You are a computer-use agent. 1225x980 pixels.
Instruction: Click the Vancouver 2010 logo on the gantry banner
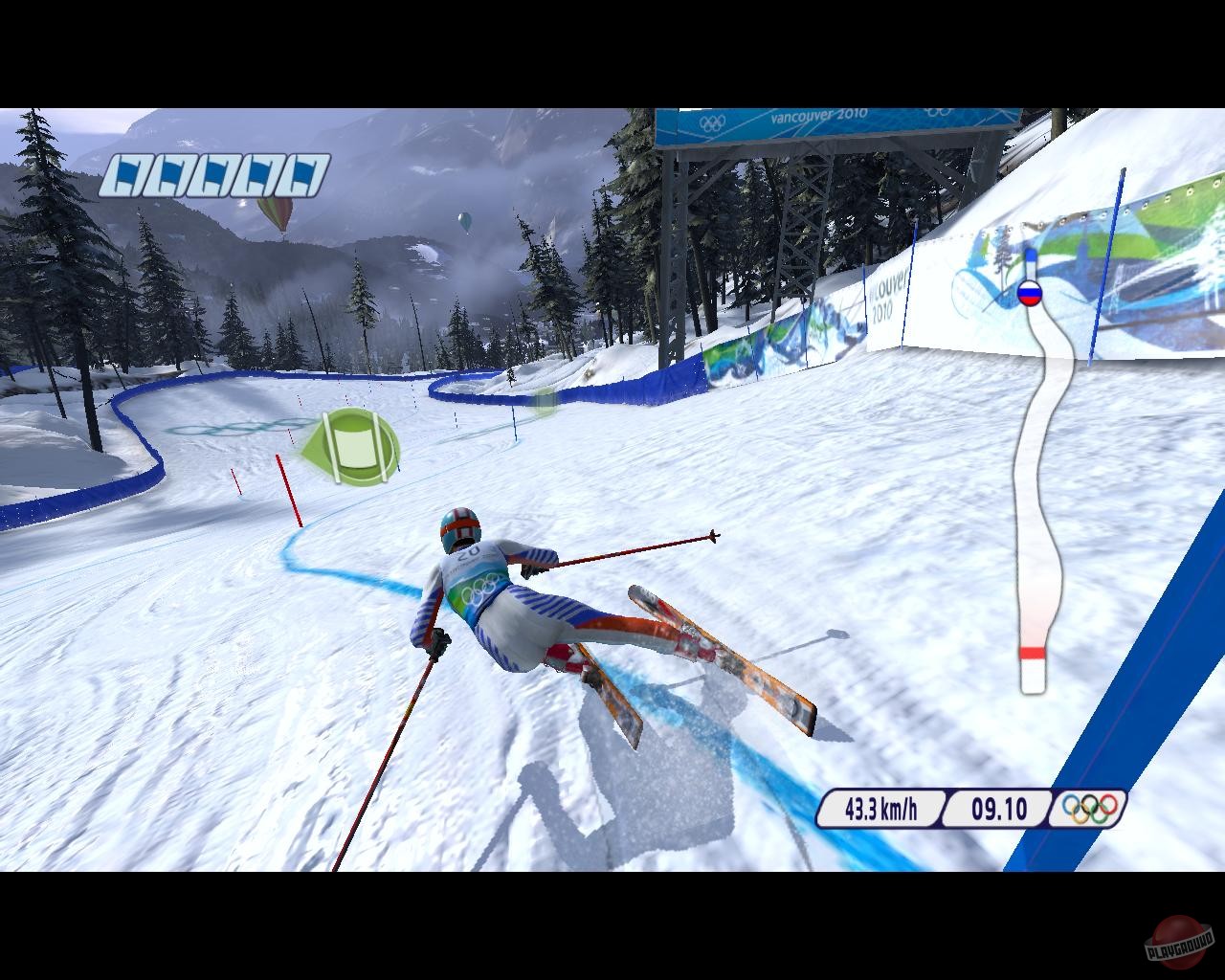coord(821,115)
